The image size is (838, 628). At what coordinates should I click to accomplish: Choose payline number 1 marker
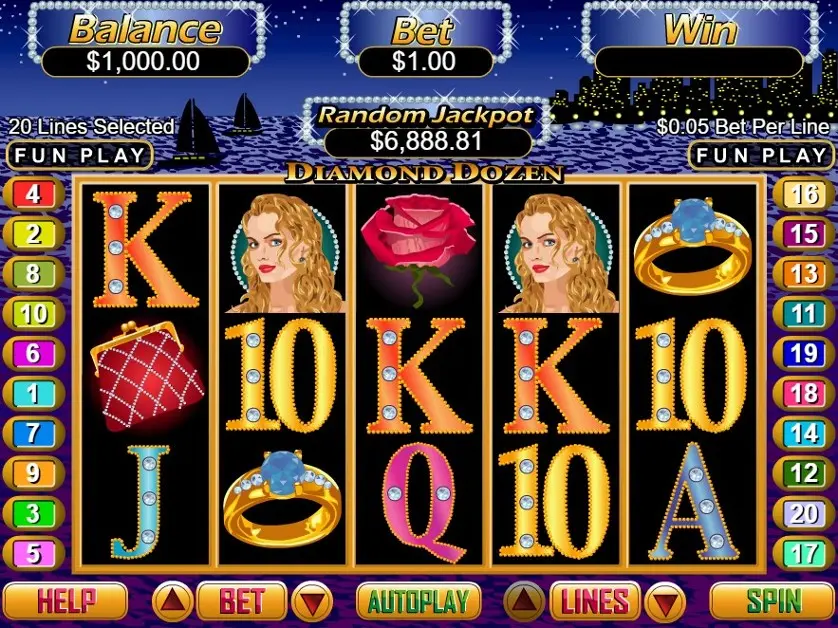pyautogui.click(x=33, y=393)
